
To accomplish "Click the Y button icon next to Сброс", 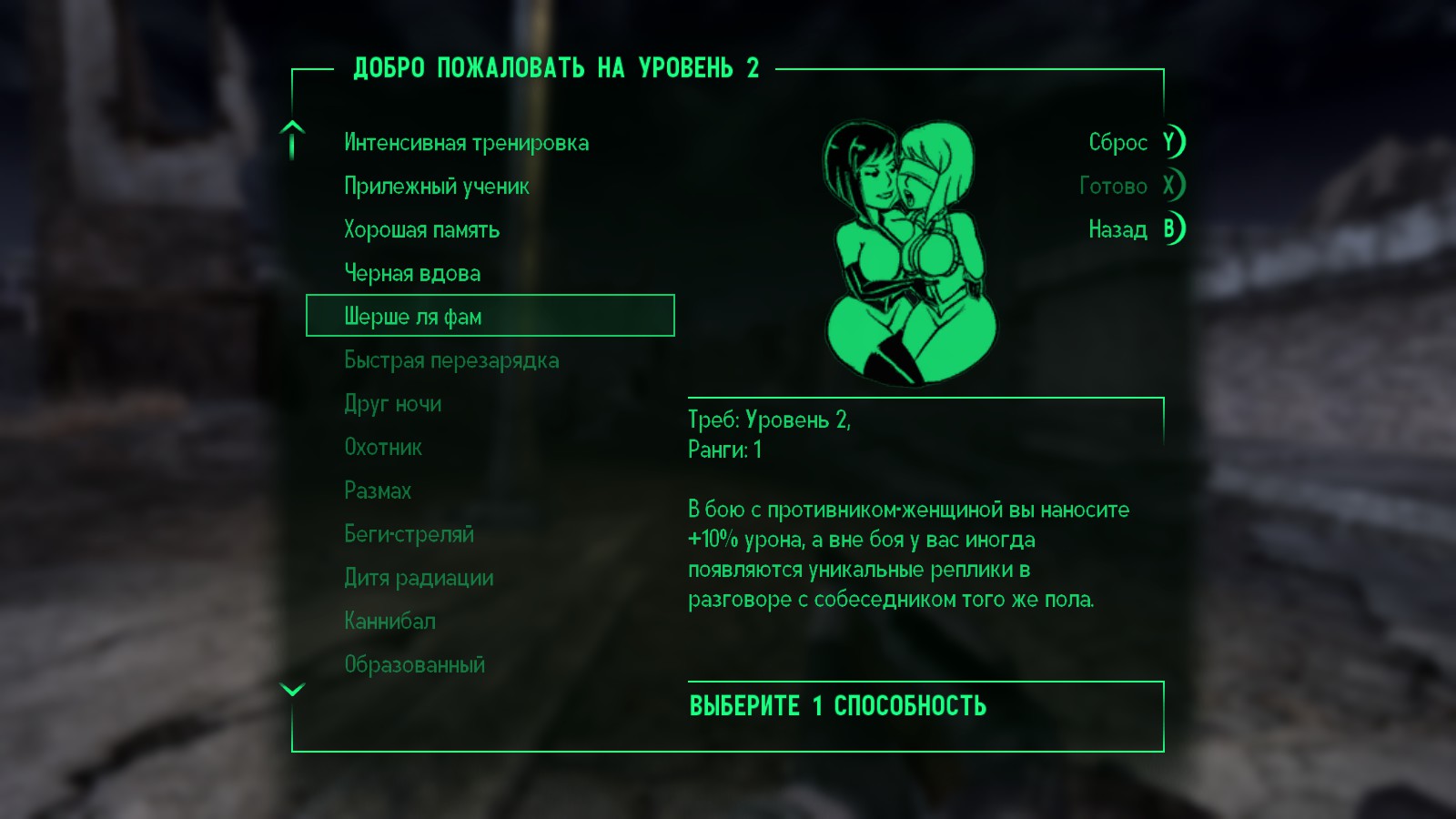I will (1172, 143).
